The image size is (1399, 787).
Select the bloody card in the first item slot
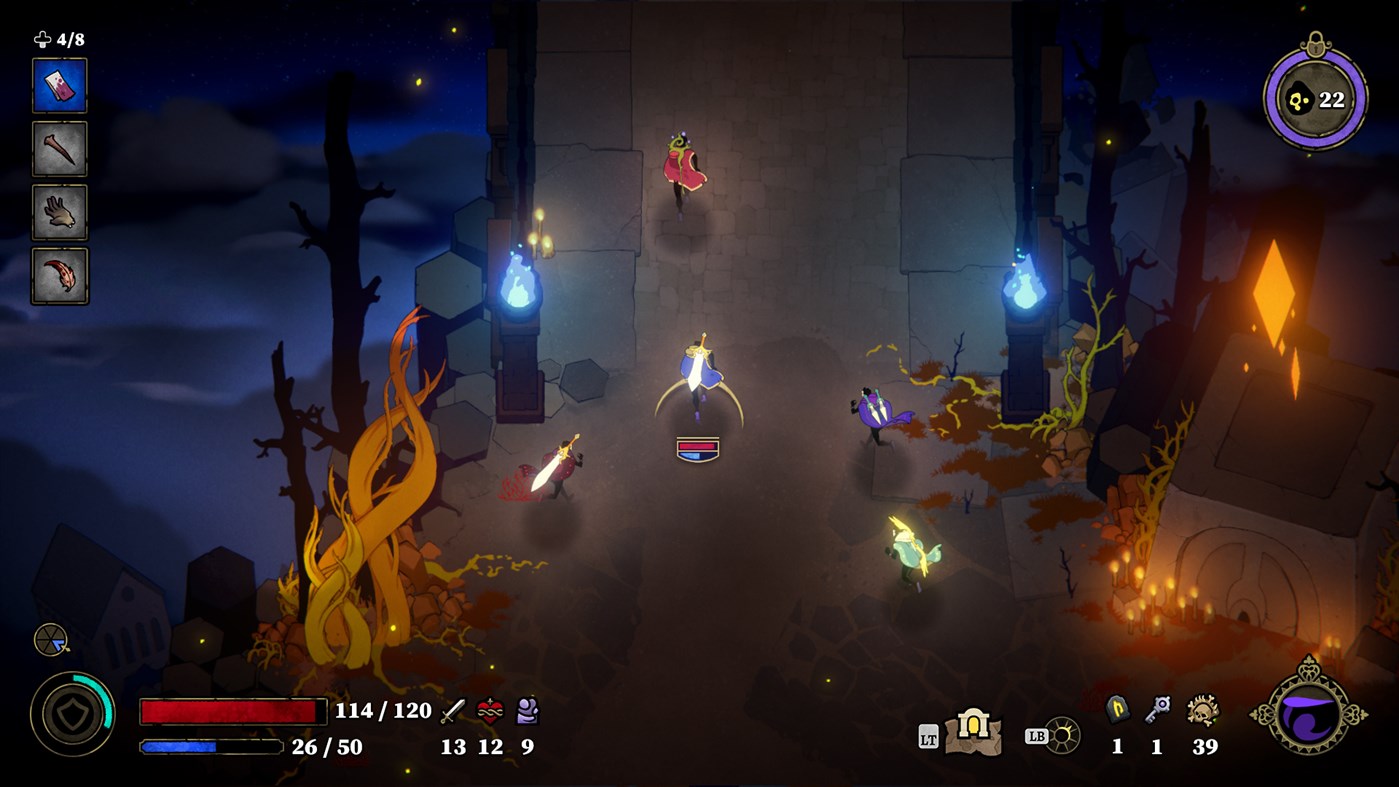(60, 85)
